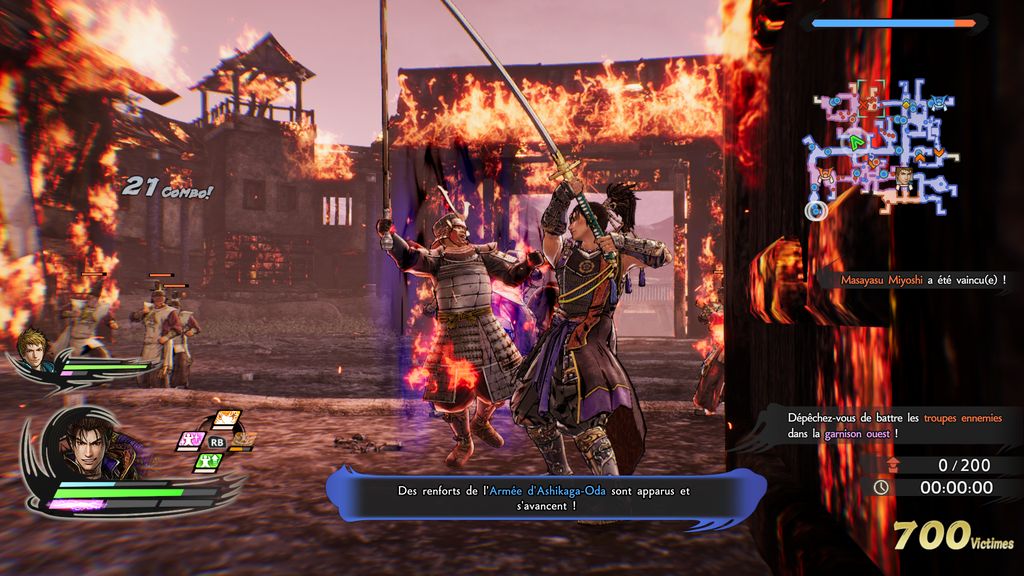Activate the green power-up skill icon
1024x576 pixels.
(x=207, y=462)
